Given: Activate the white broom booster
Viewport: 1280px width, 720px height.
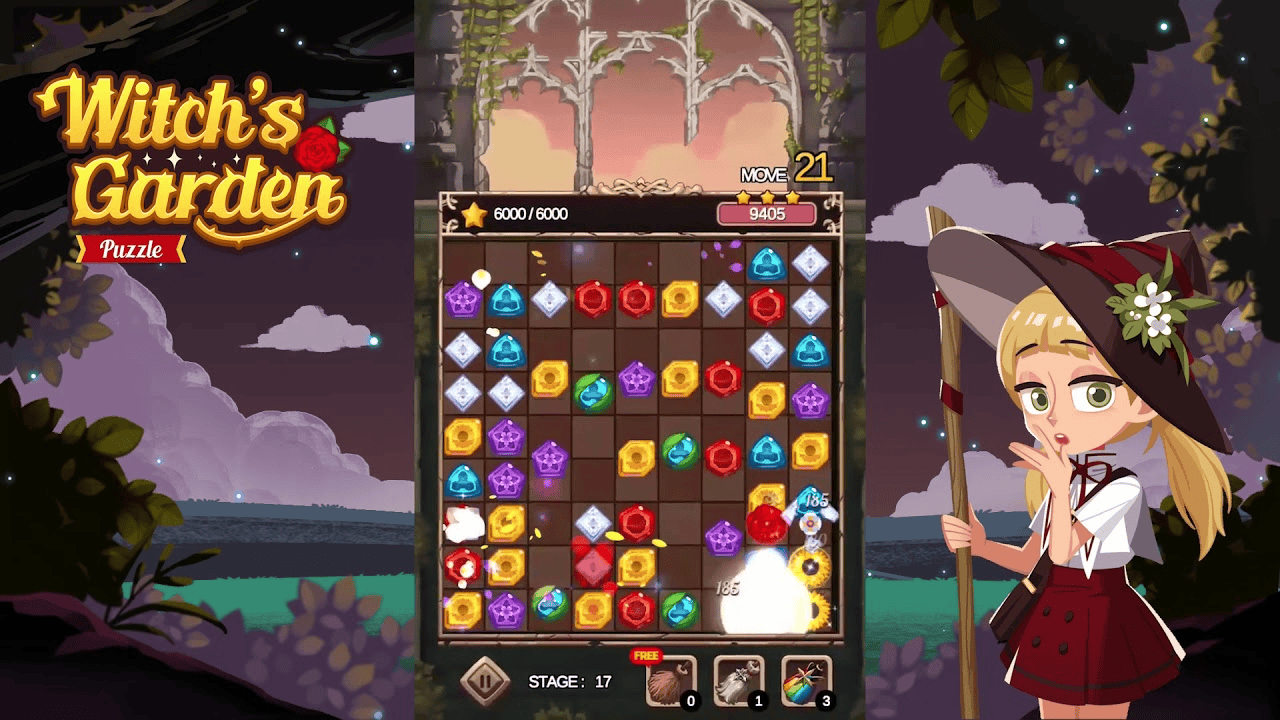Looking at the screenshot, I should (x=738, y=680).
